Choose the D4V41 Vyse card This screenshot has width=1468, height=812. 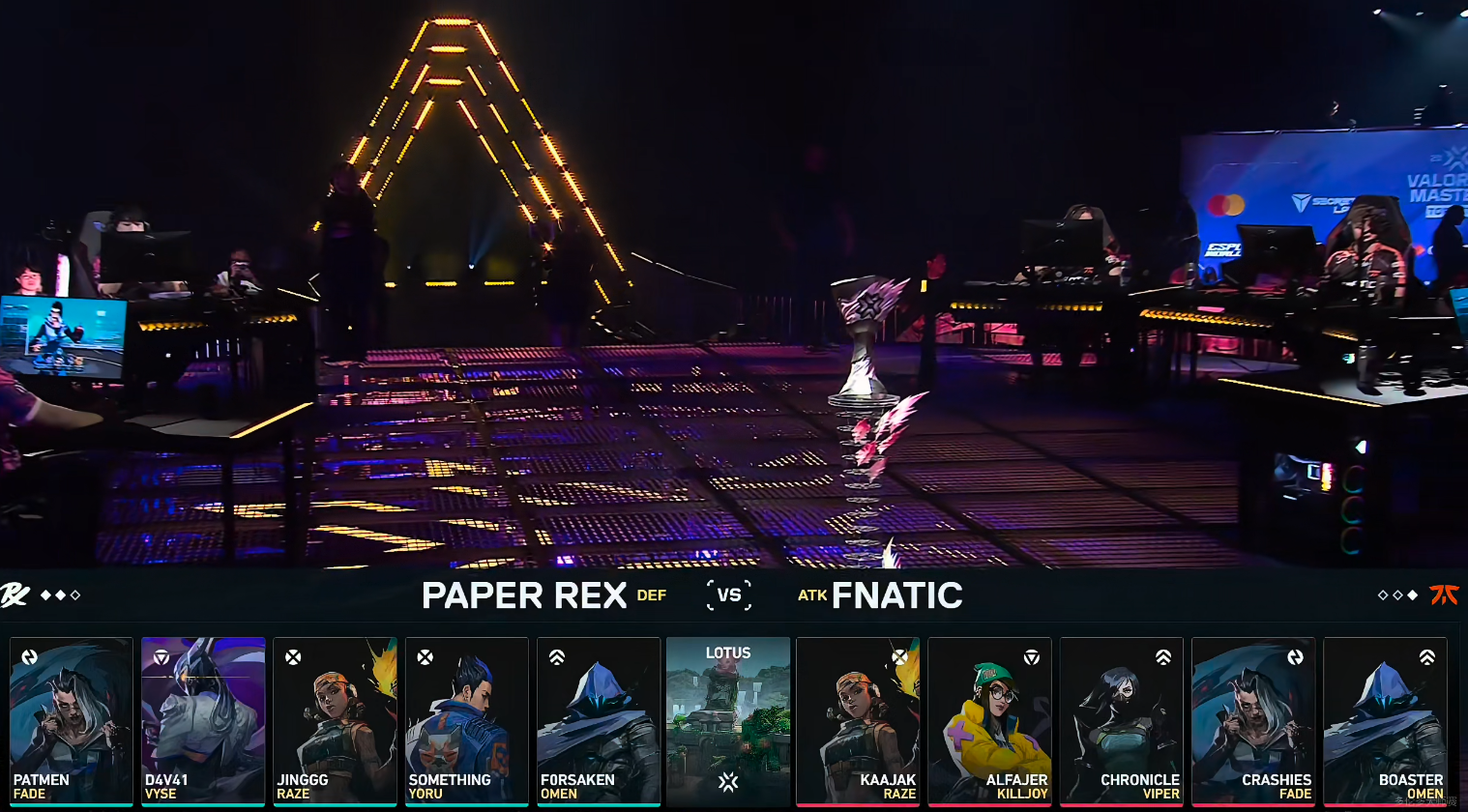click(x=203, y=720)
